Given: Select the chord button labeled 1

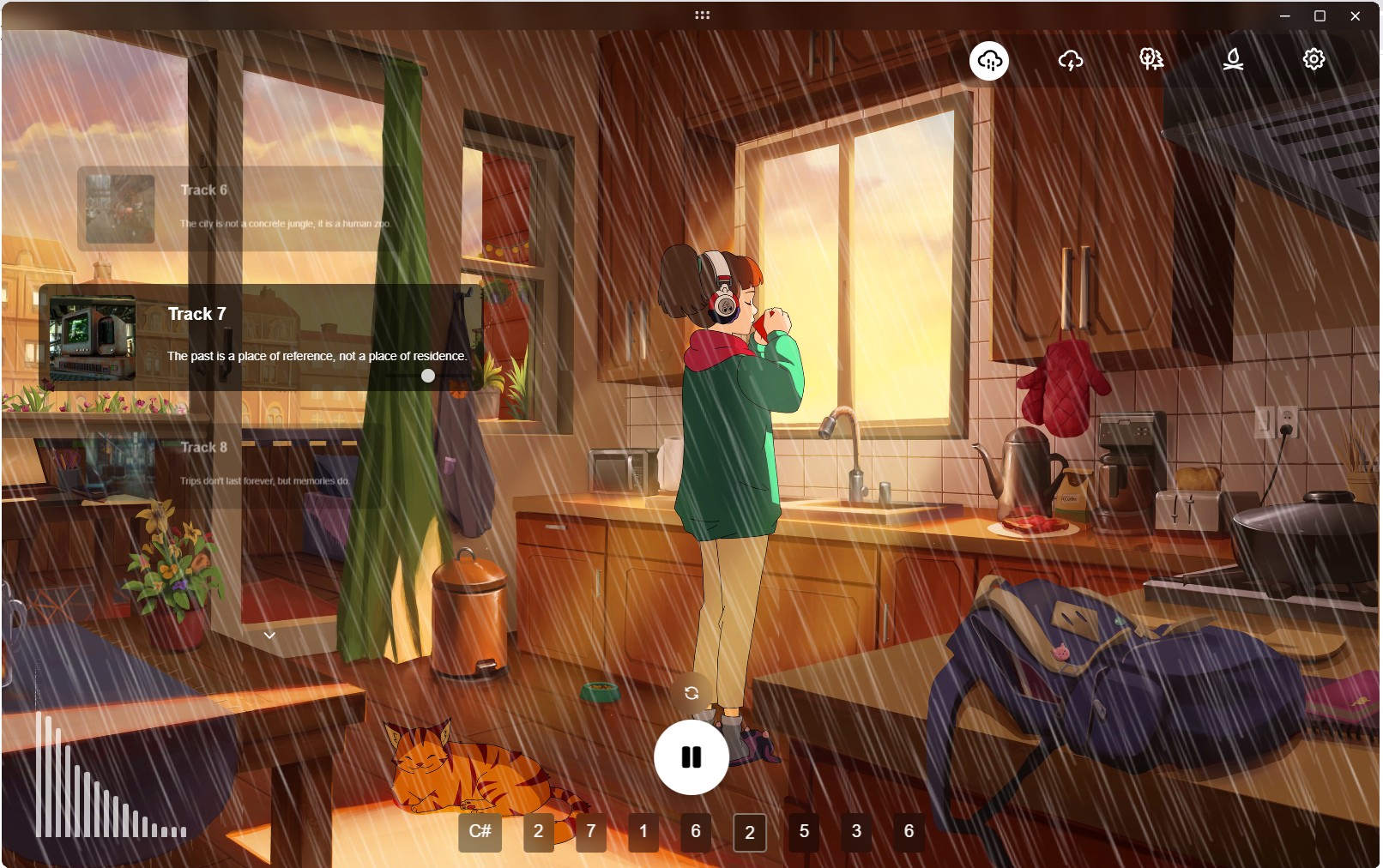Looking at the screenshot, I should pos(643,832).
